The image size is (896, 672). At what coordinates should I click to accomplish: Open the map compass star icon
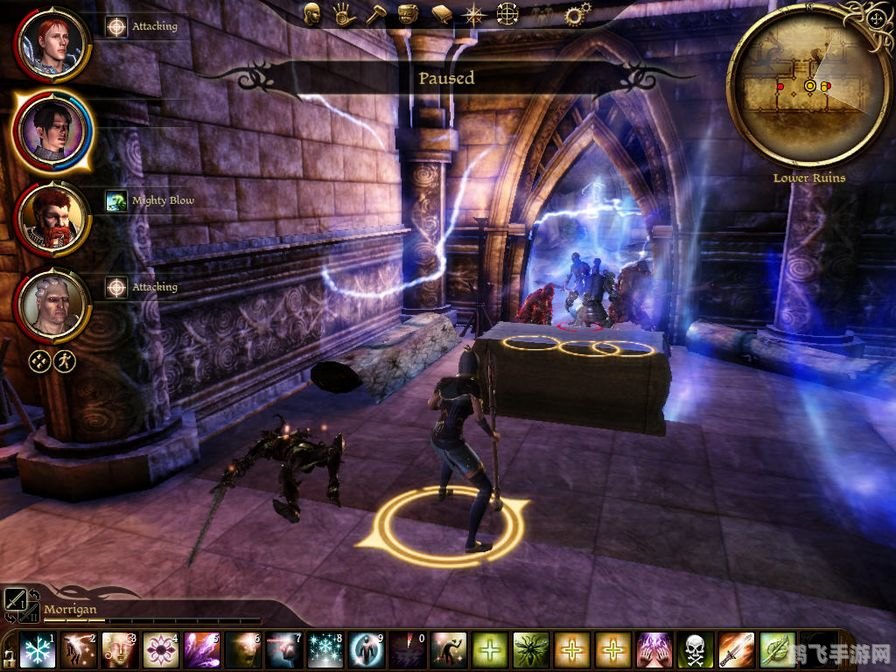pyautogui.click(x=475, y=14)
